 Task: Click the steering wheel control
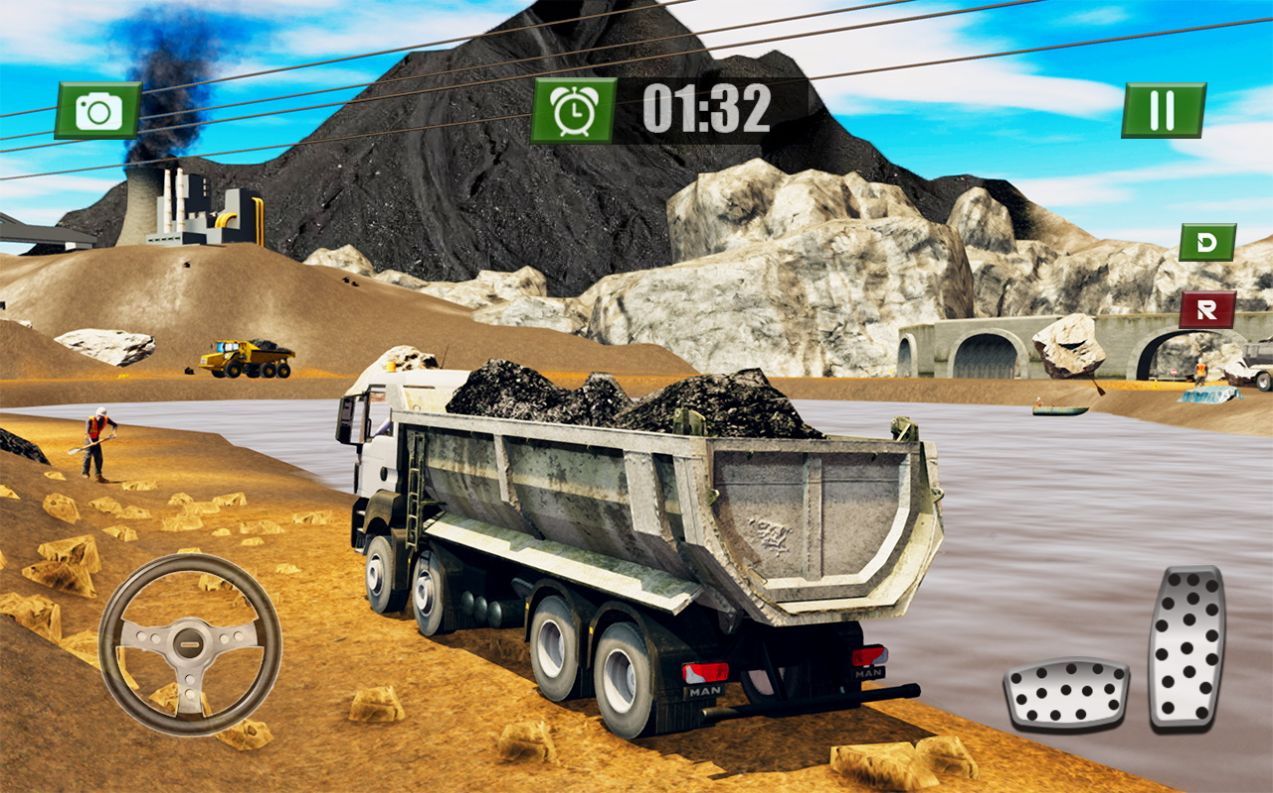(190, 645)
